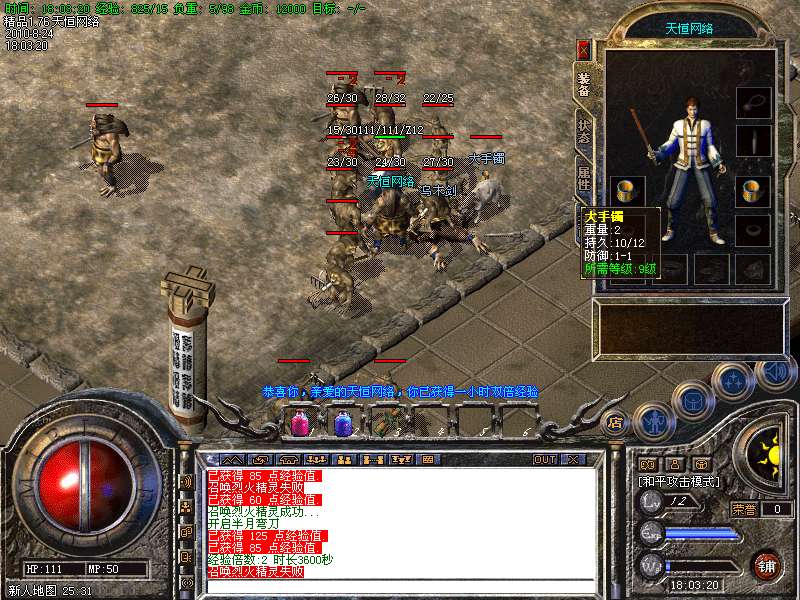Select the left-hand 大手镯 bracelet slot
The height and width of the screenshot is (600, 800).
coord(627,190)
